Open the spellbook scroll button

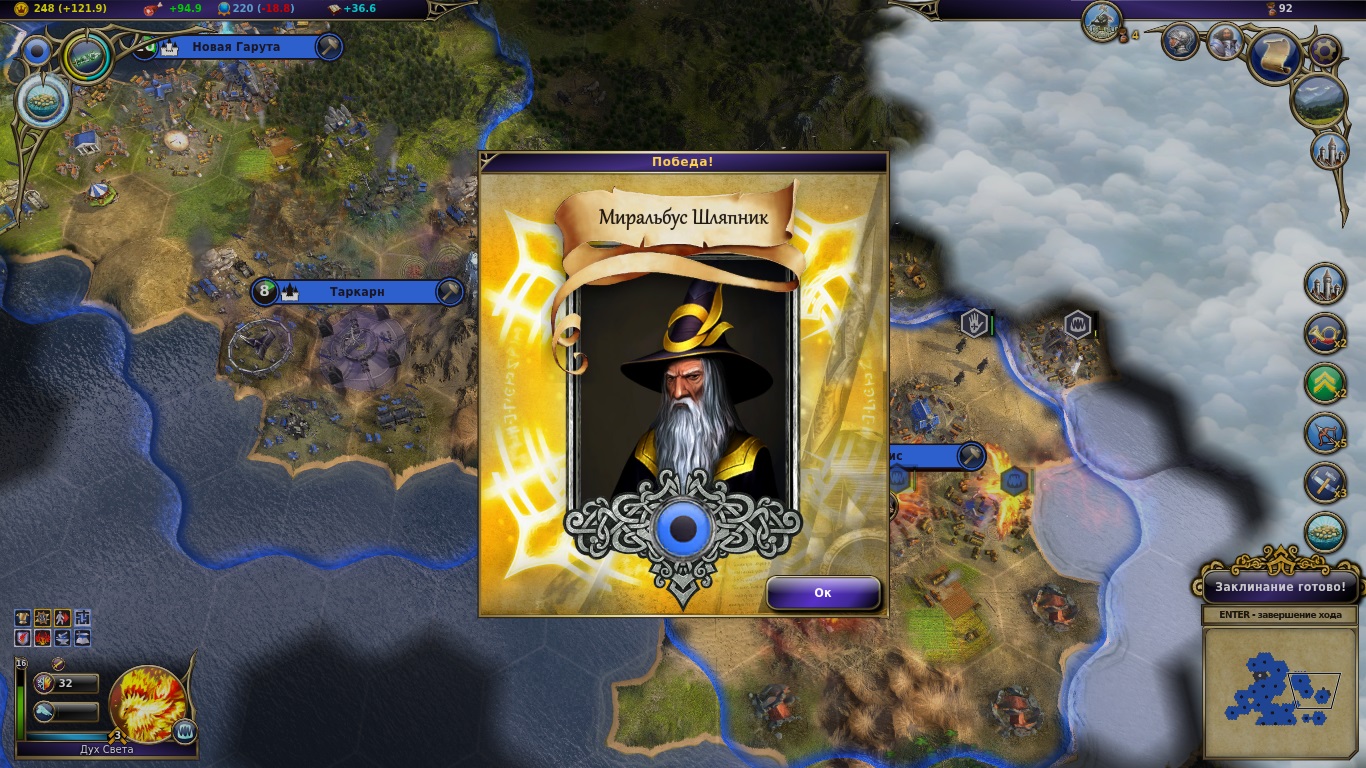1274,55
